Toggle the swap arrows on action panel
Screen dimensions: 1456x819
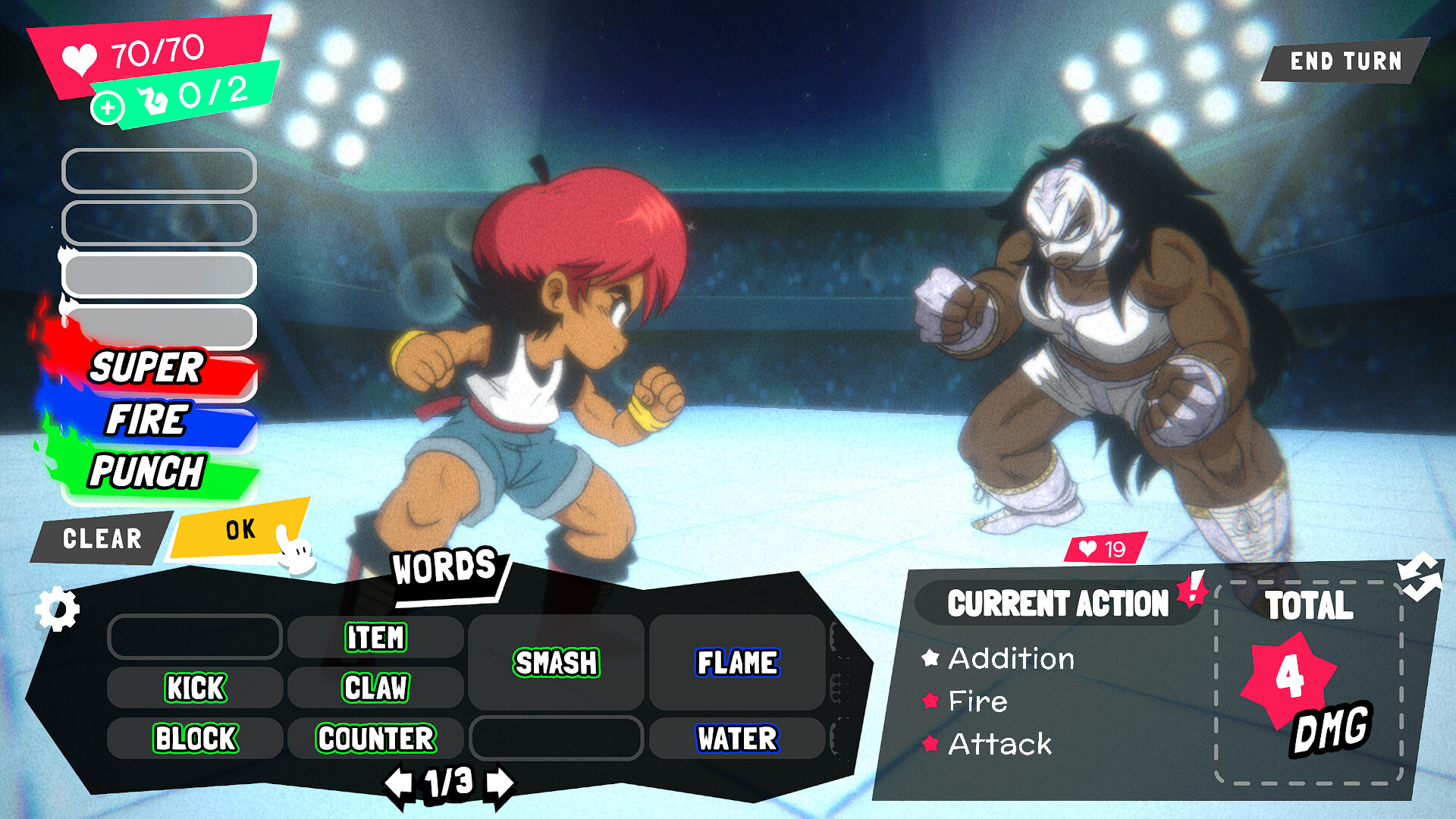pyautogui.click(x=1419, y=576)
